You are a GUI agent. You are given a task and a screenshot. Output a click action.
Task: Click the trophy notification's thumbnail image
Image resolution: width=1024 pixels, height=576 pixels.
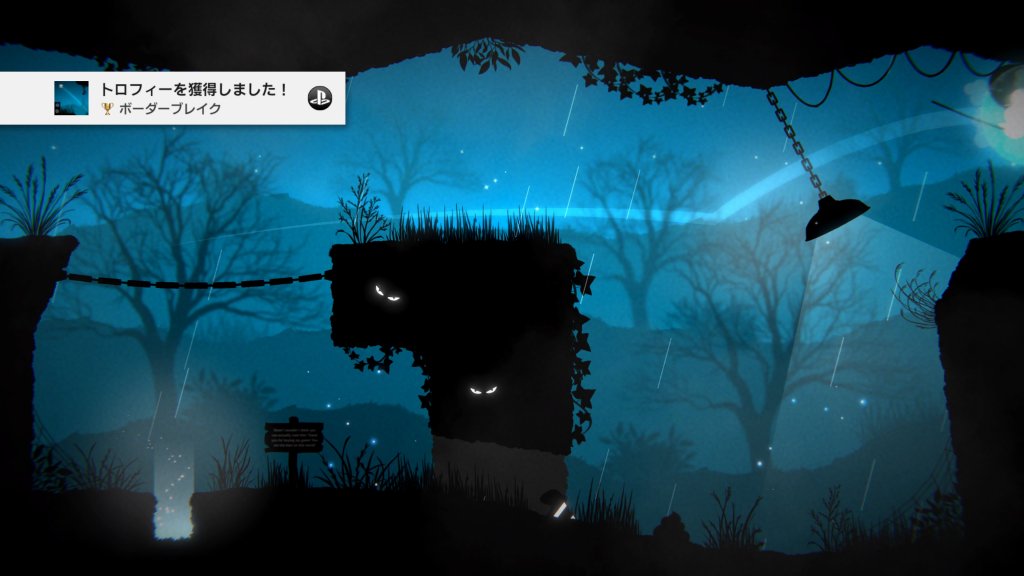[x=71, y=98]
